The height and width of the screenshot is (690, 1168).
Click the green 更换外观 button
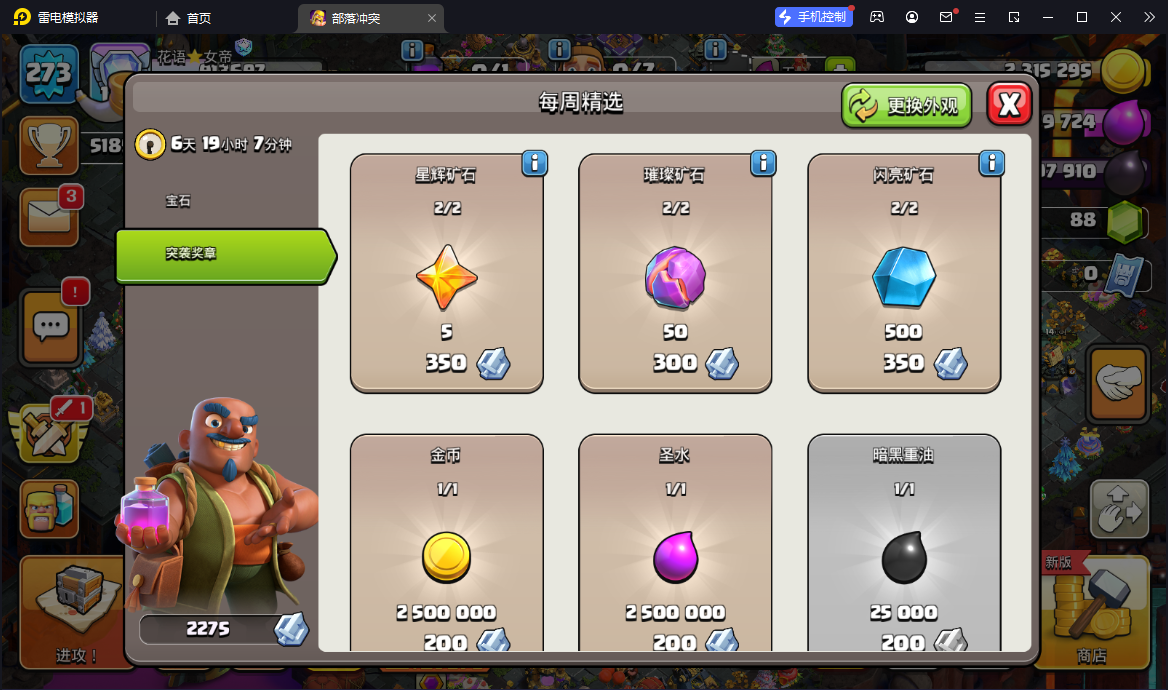coord(907,105)
